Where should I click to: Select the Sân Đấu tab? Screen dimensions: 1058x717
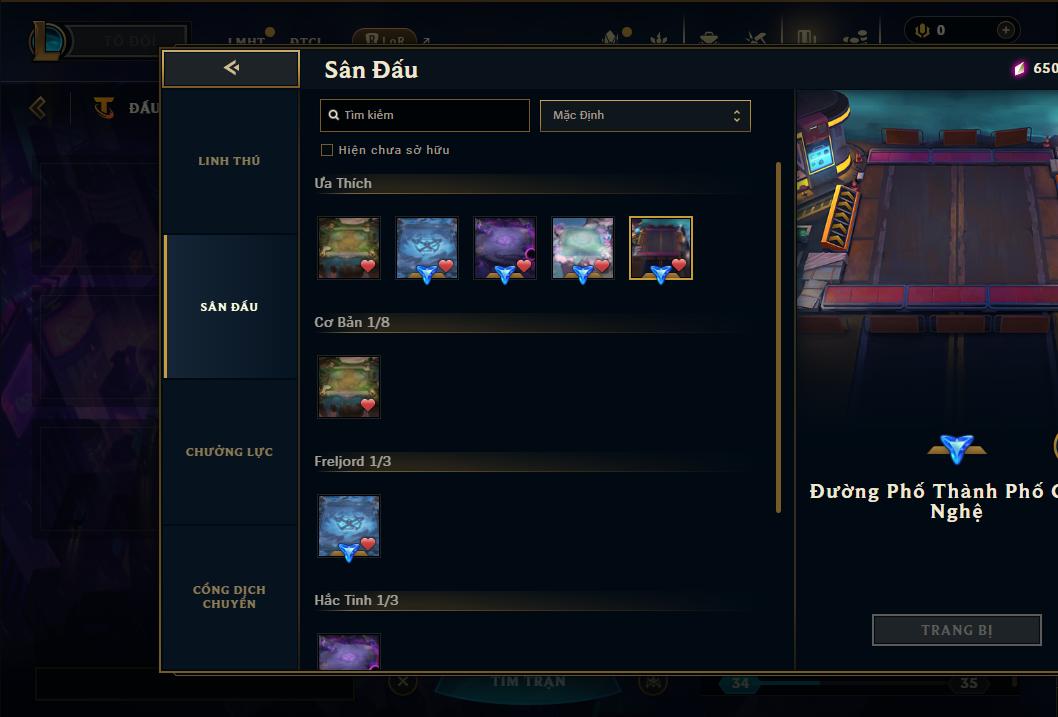[229, 307]
